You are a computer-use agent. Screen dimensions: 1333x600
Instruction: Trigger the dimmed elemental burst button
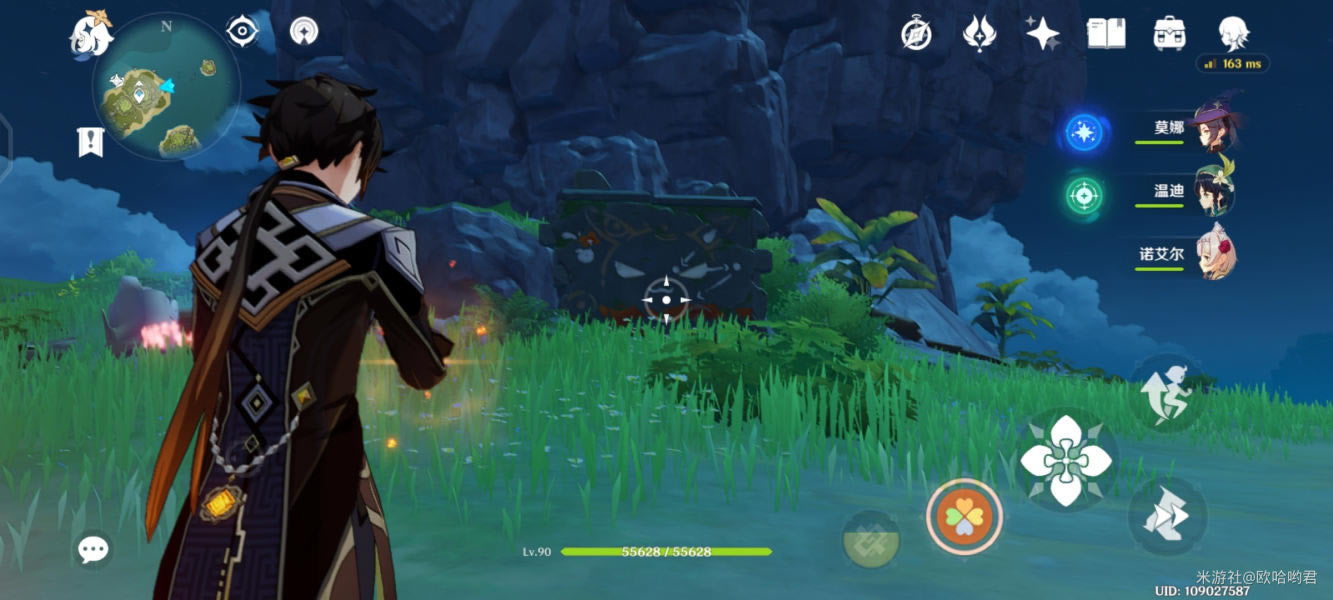pyautogui.click(x=870, y=539)
